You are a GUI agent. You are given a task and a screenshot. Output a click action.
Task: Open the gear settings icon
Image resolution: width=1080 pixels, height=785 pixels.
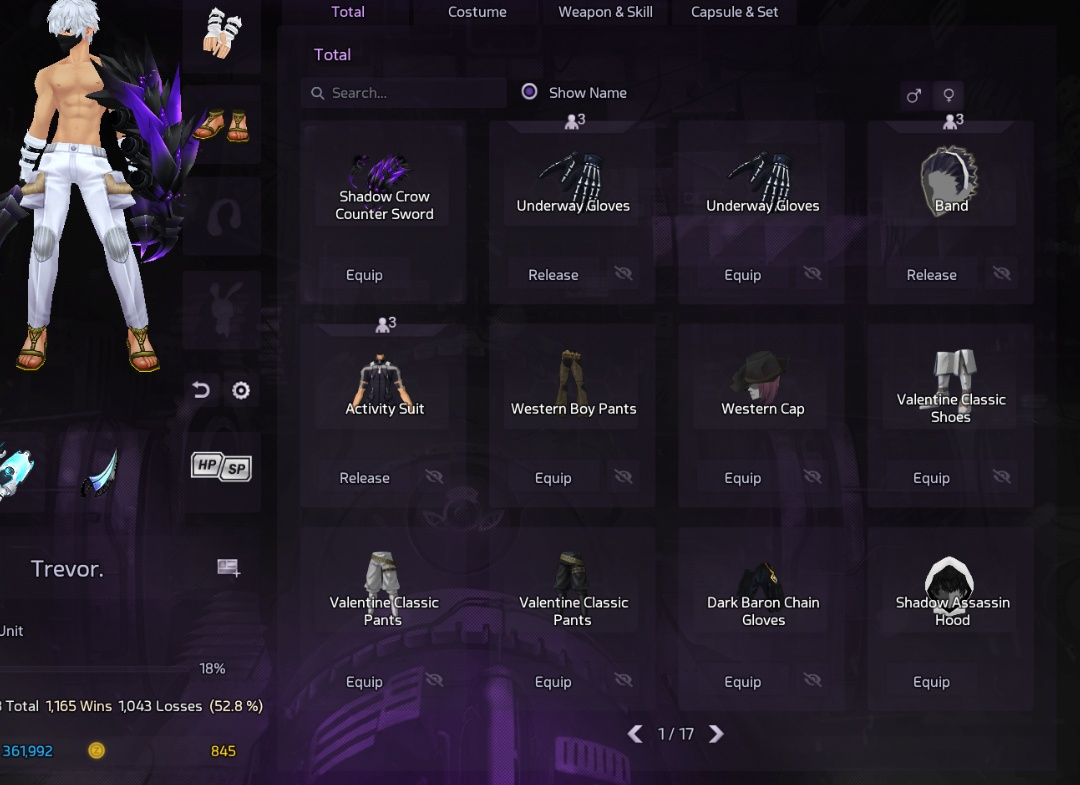[241, 390]
